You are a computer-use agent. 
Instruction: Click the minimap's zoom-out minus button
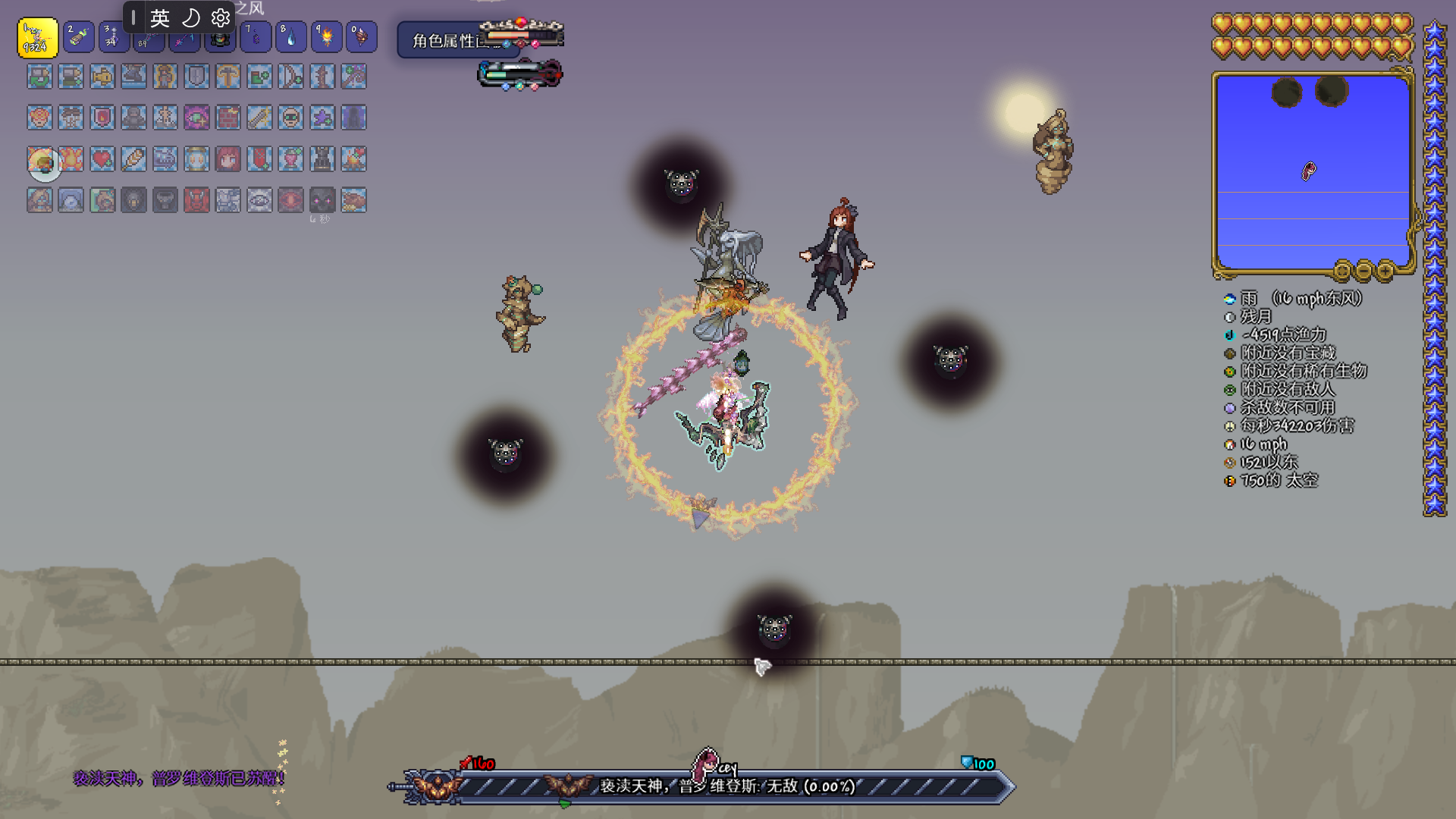(x=1363, y=271)
